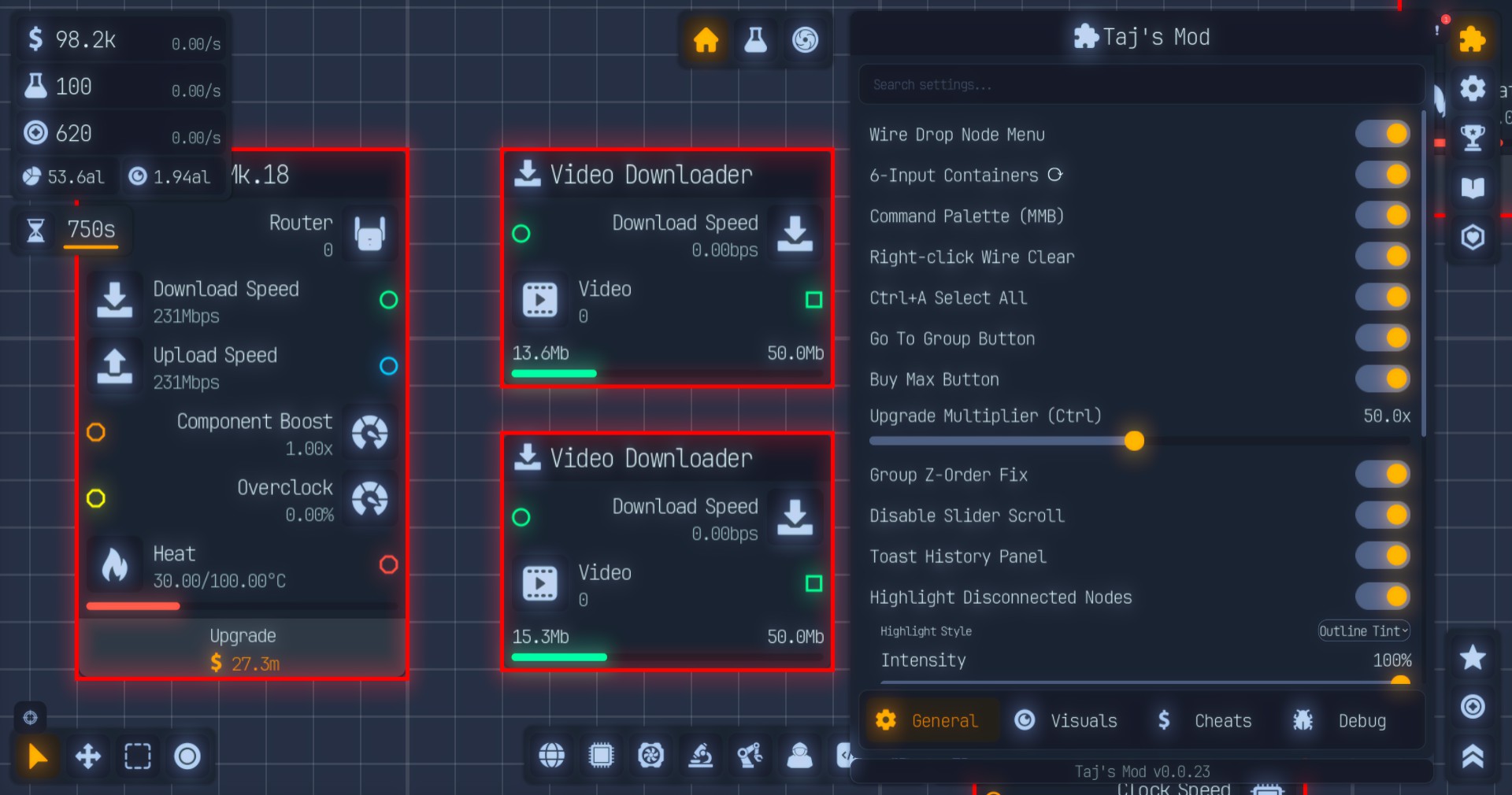Select the flask icon next to home
The width and height of the screenshot is (1512, 795).
click(754, 41)
